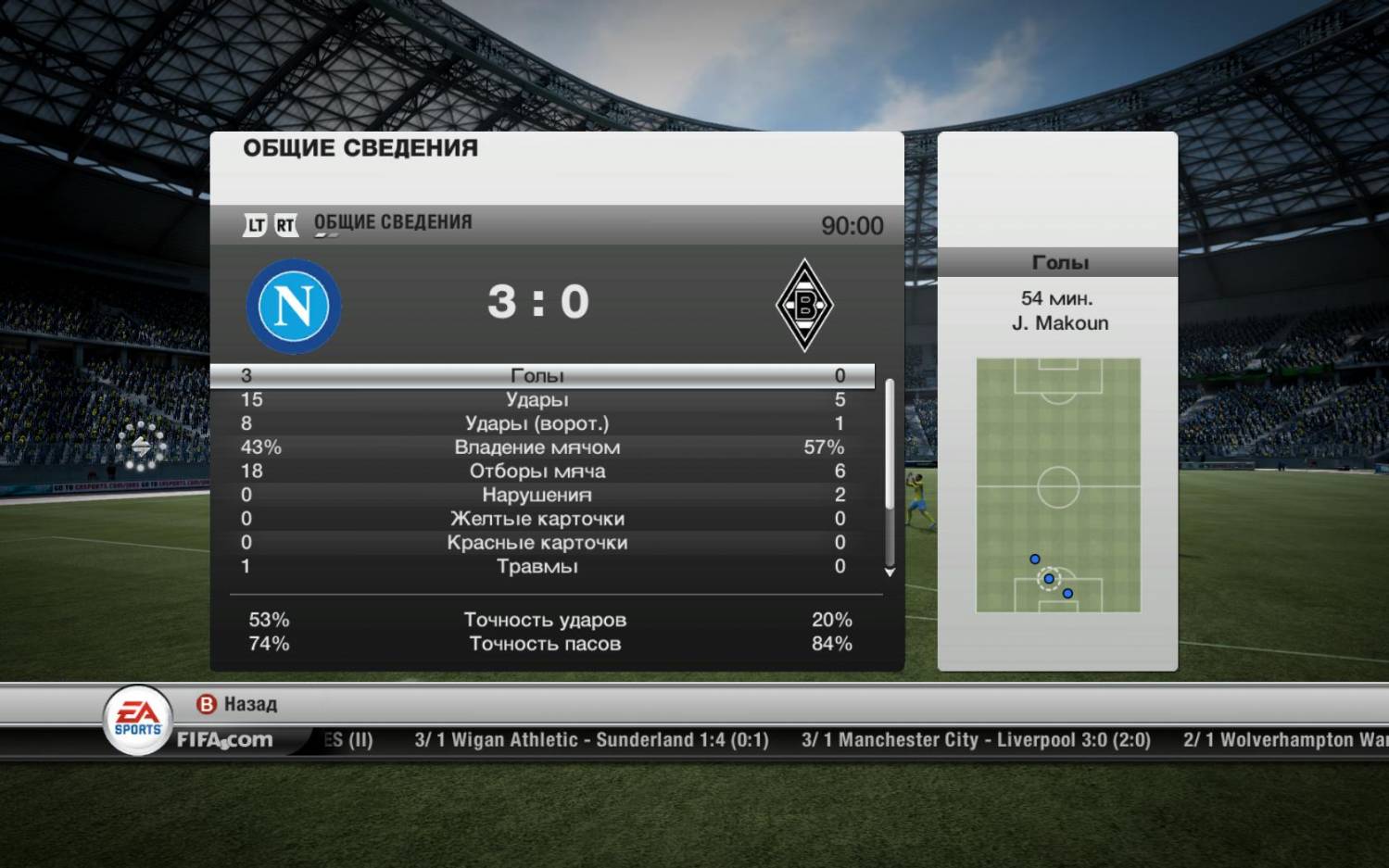1389x868 pixels.
Task: Select the Травмы stats row
Action: pyautogui.click(x=537, y=566)
